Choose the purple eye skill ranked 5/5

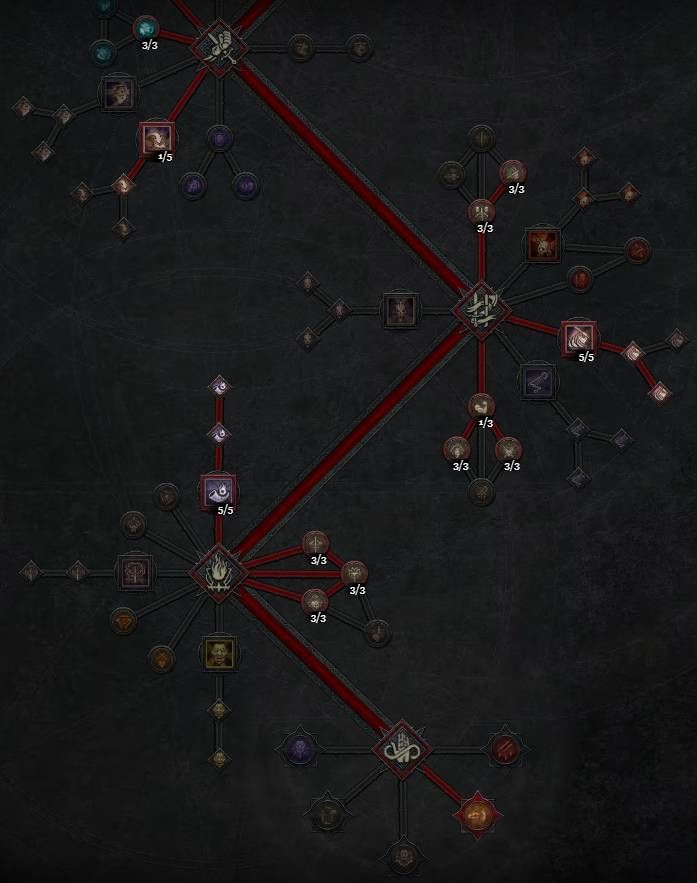point(218,490)
